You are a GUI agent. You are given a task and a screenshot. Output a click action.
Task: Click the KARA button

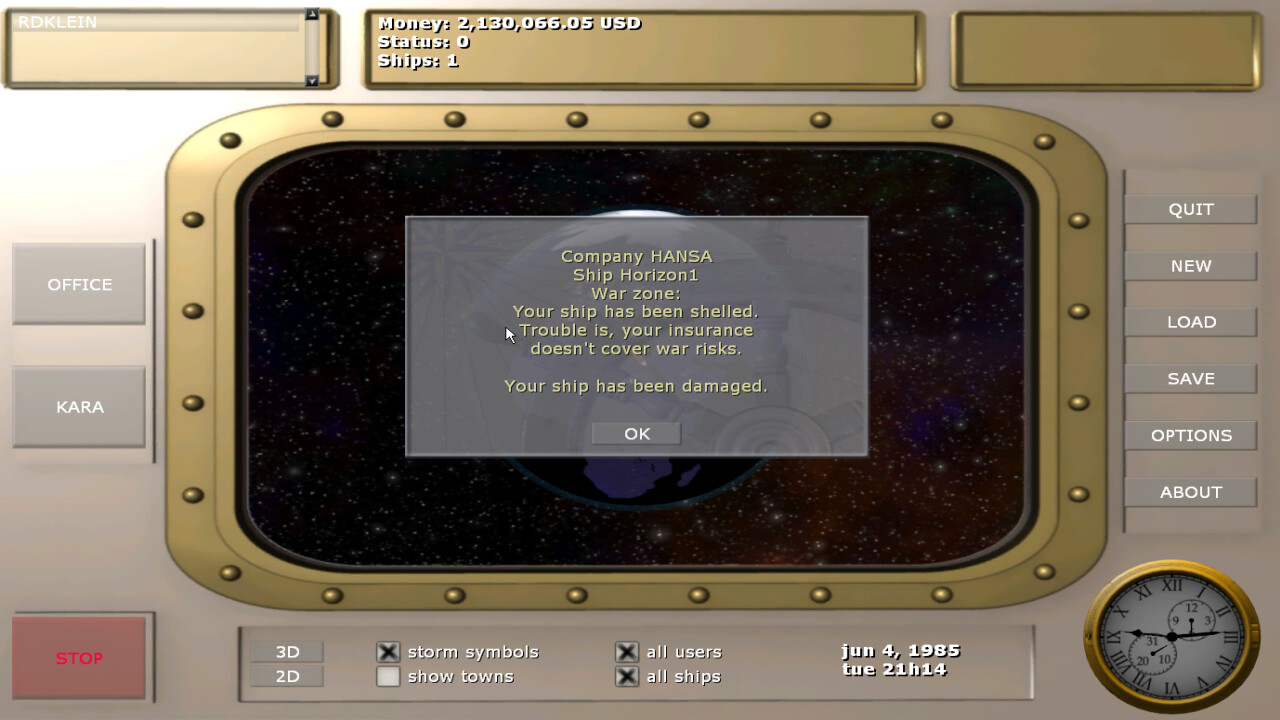[78, 407]
